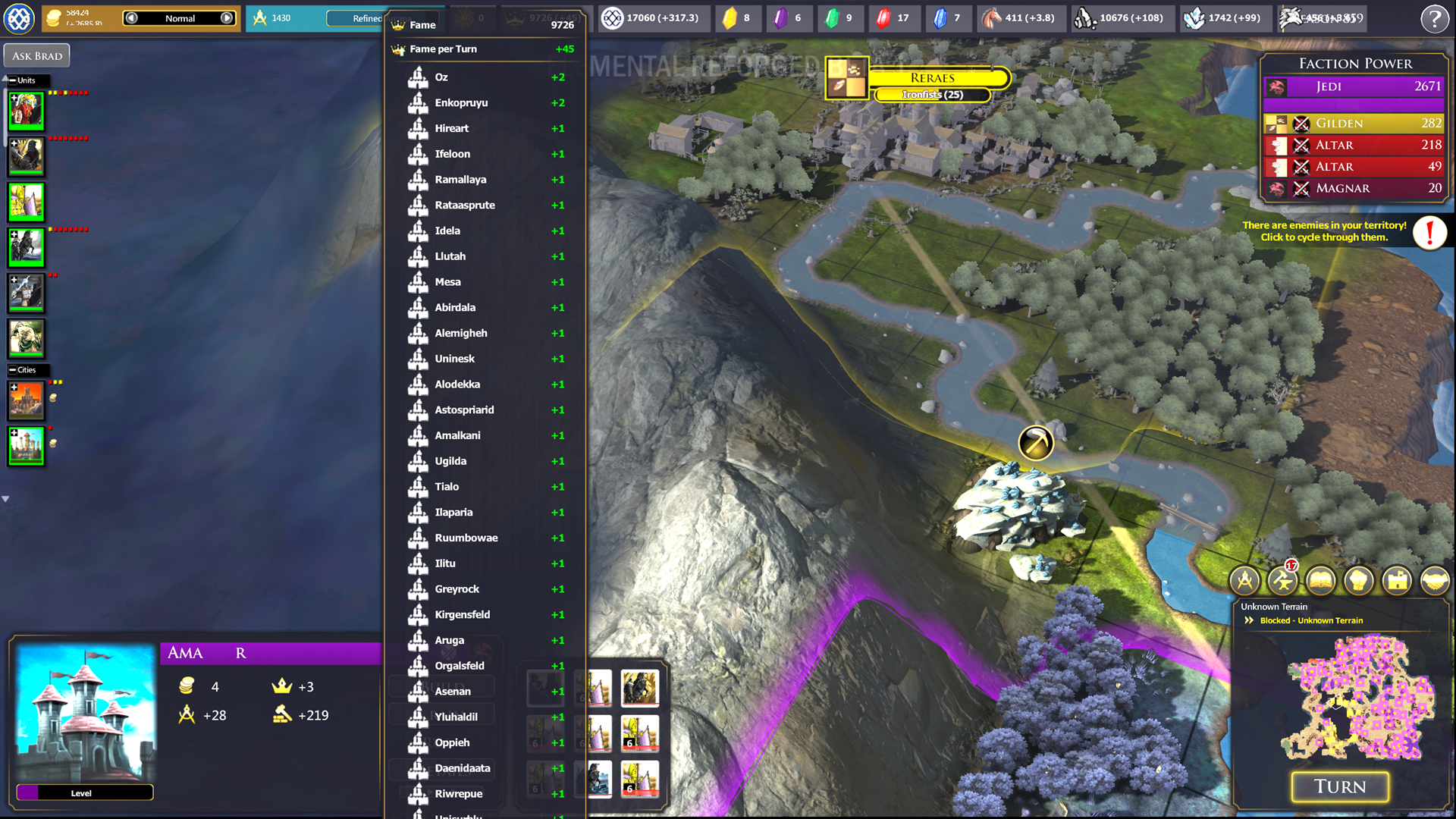This screenshot has height=819, width=1456.
Task: Select the current research 'Refined' button
Action: tap(356, 18)
